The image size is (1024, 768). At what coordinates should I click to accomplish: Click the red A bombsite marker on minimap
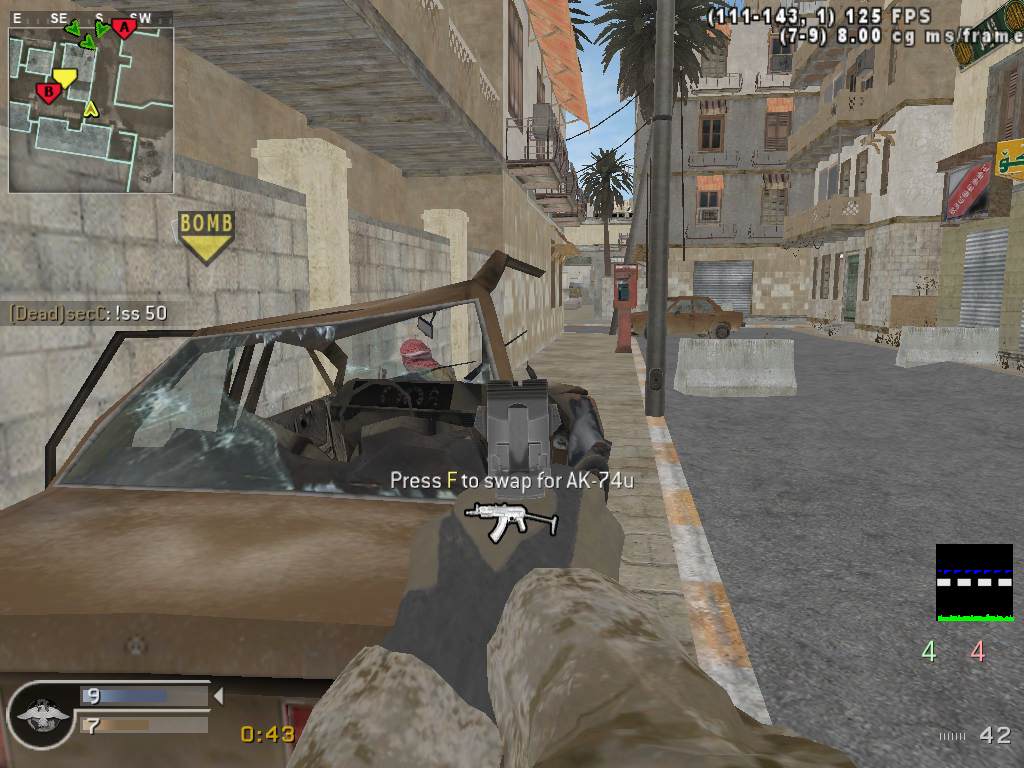(124, 28)
